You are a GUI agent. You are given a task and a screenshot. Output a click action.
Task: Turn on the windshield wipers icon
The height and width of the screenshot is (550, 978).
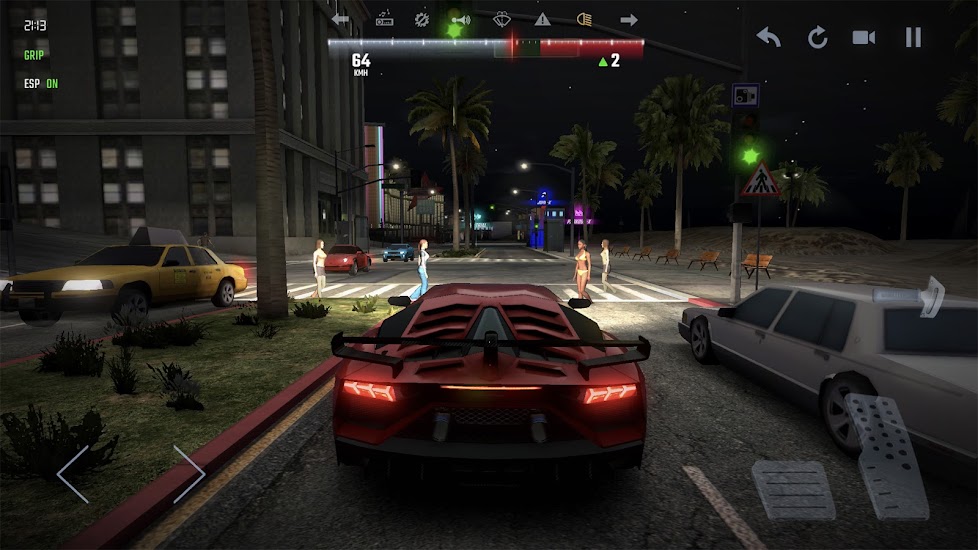tap(503, 19)
